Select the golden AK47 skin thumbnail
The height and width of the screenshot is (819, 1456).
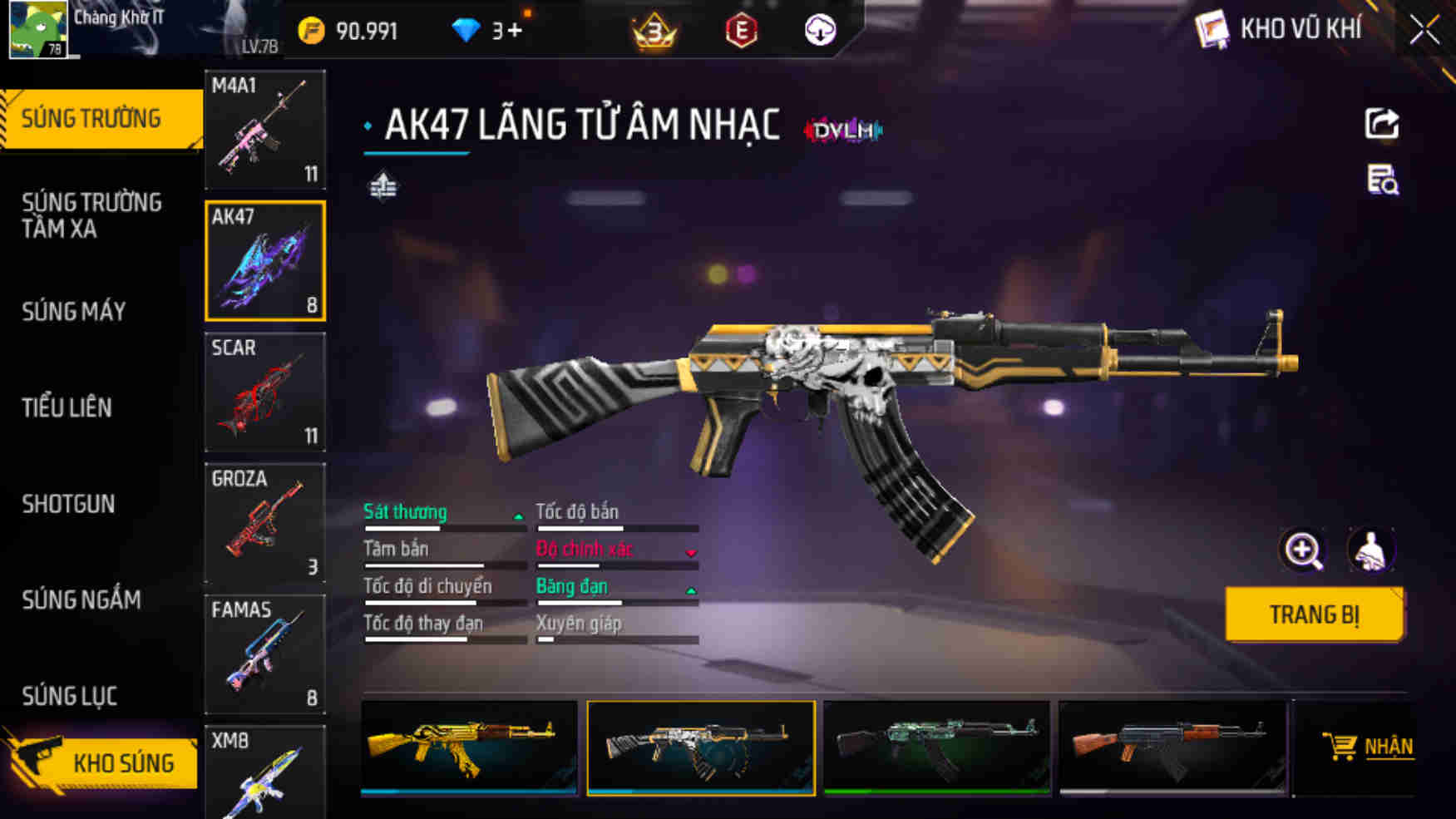pyautogui.click(x=469, y=747)
